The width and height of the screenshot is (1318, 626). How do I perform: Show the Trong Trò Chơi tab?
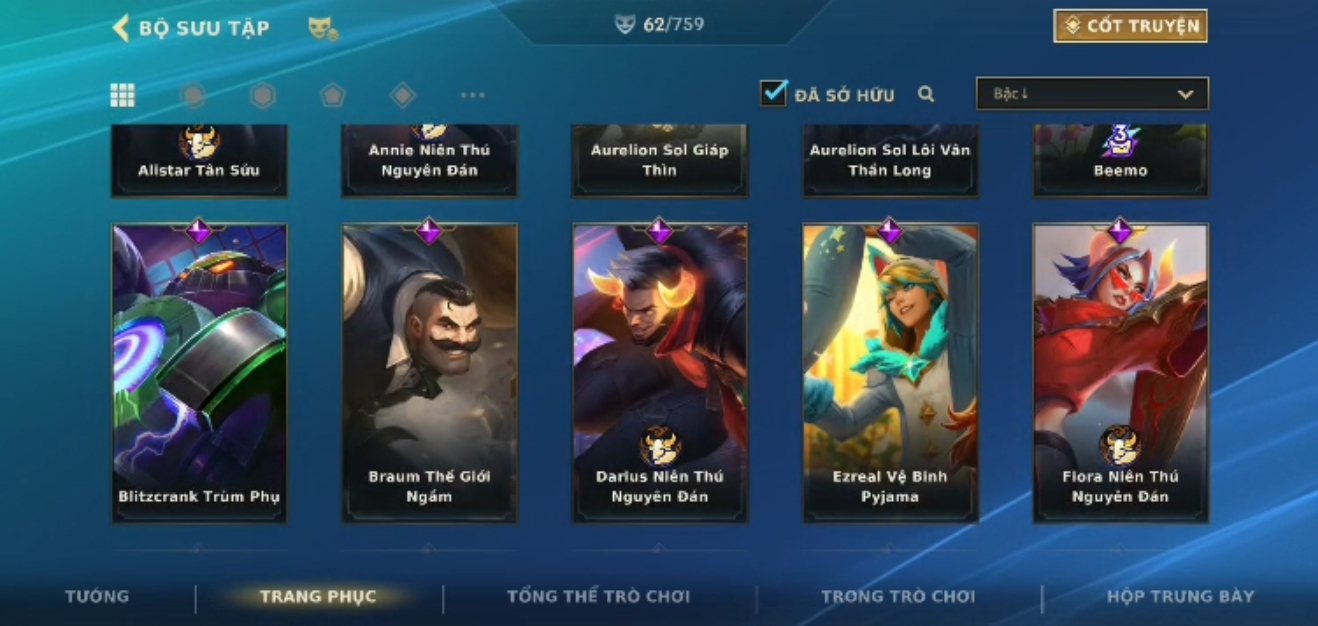[x=897, y=597]
